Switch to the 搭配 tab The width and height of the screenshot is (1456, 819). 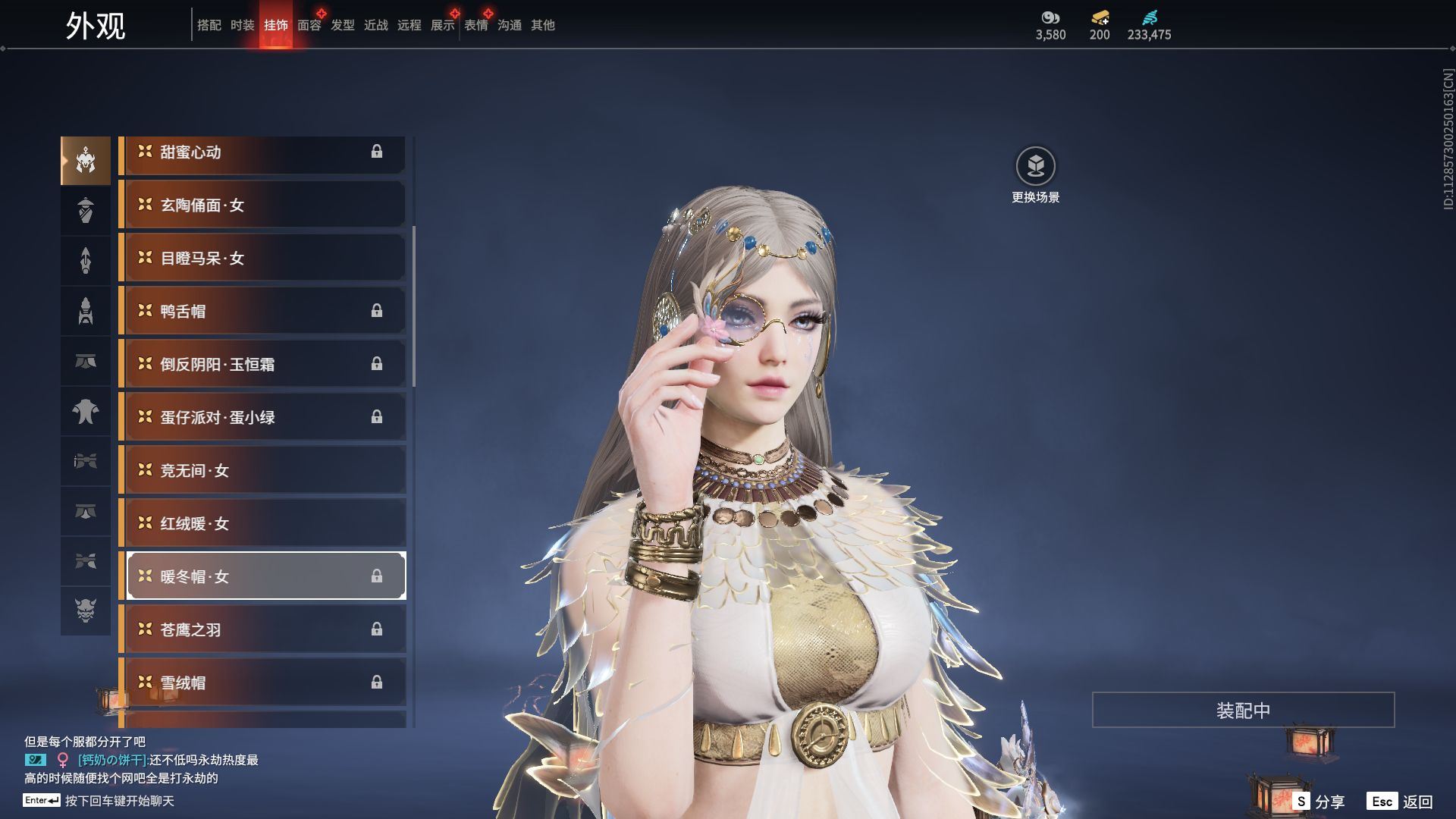point(209,25)
